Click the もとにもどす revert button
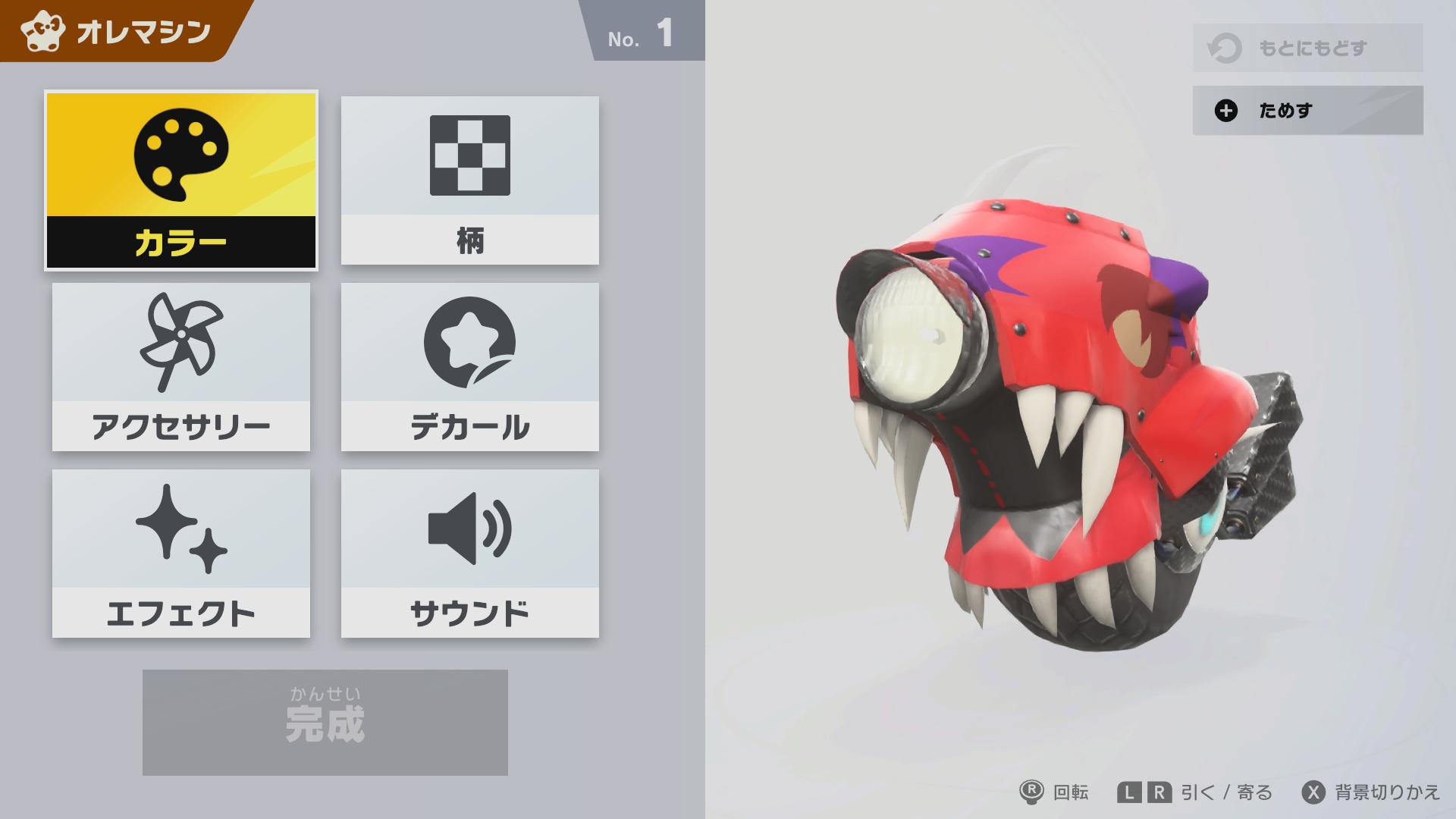The height and width of the screenshot is (819, 1456). click(1307, 48)
